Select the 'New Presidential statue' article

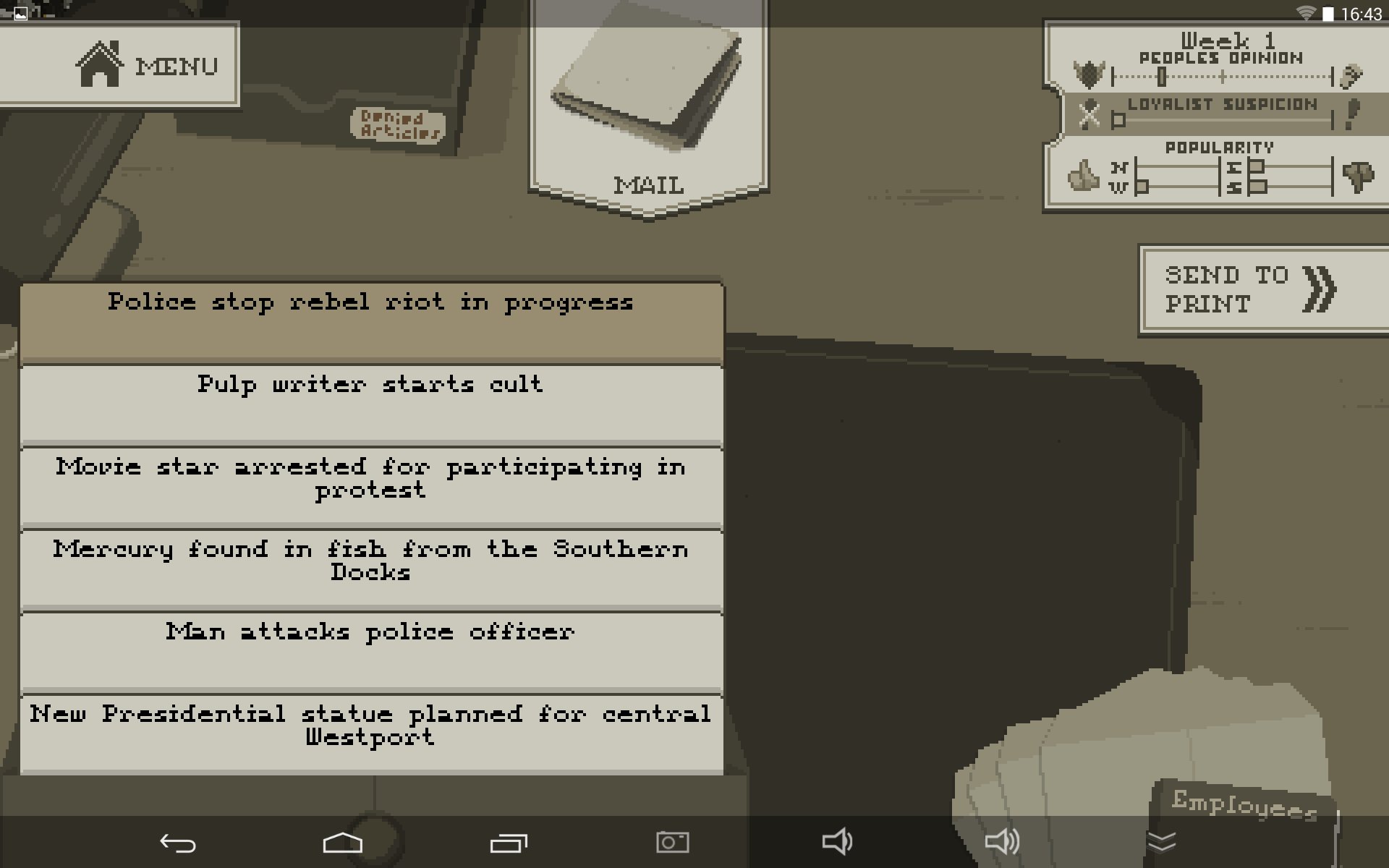click(x=371, y=732)
